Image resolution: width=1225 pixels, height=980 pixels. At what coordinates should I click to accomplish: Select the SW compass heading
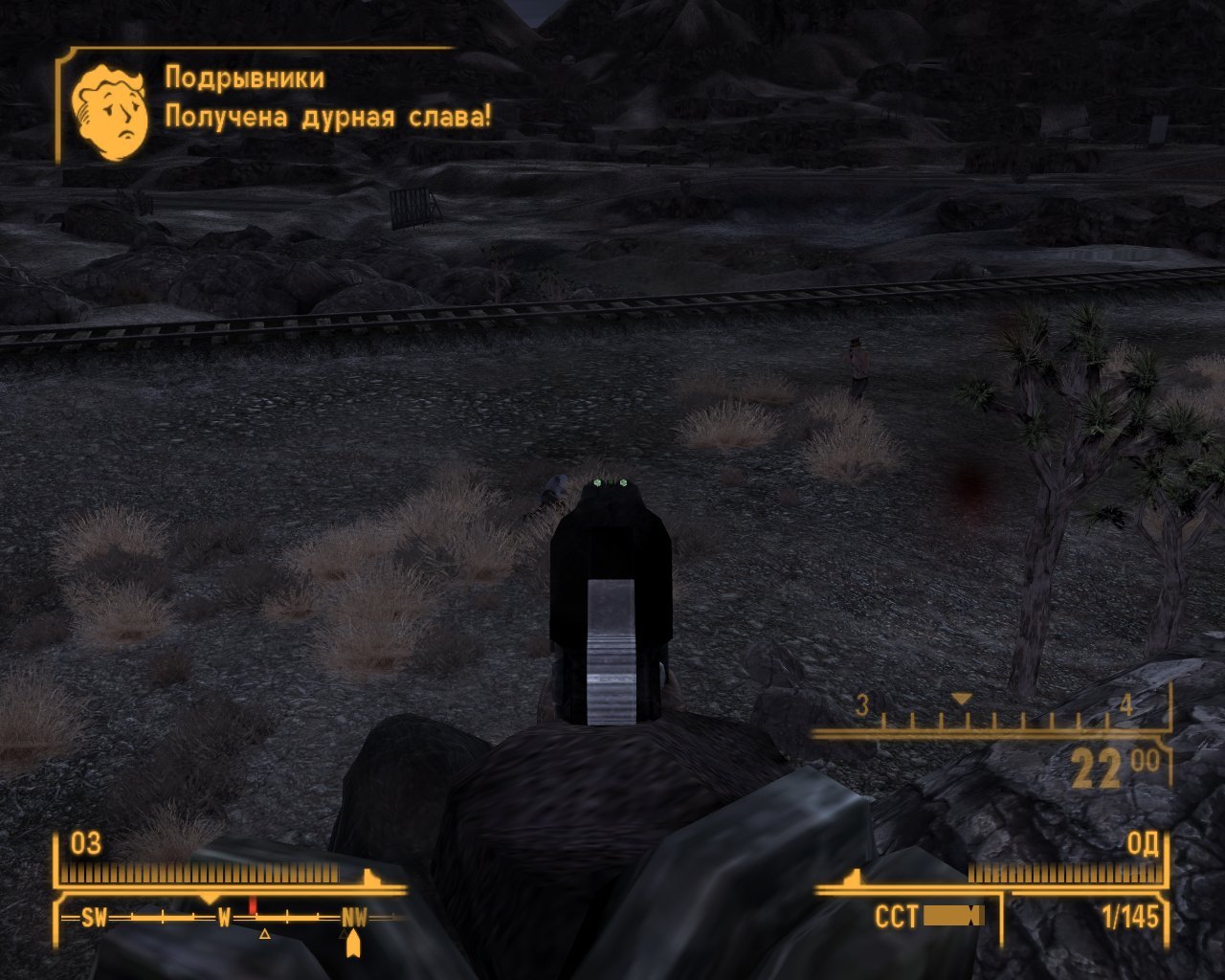94,917
